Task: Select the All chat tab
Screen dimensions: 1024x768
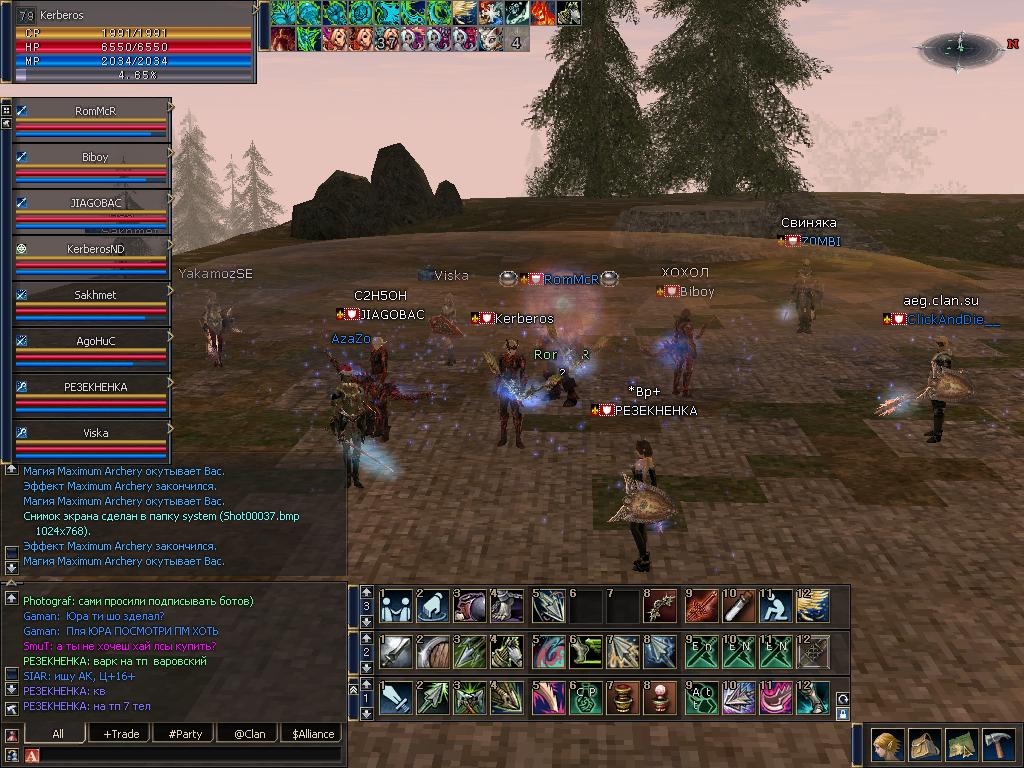Action: (x=58, y=733)
